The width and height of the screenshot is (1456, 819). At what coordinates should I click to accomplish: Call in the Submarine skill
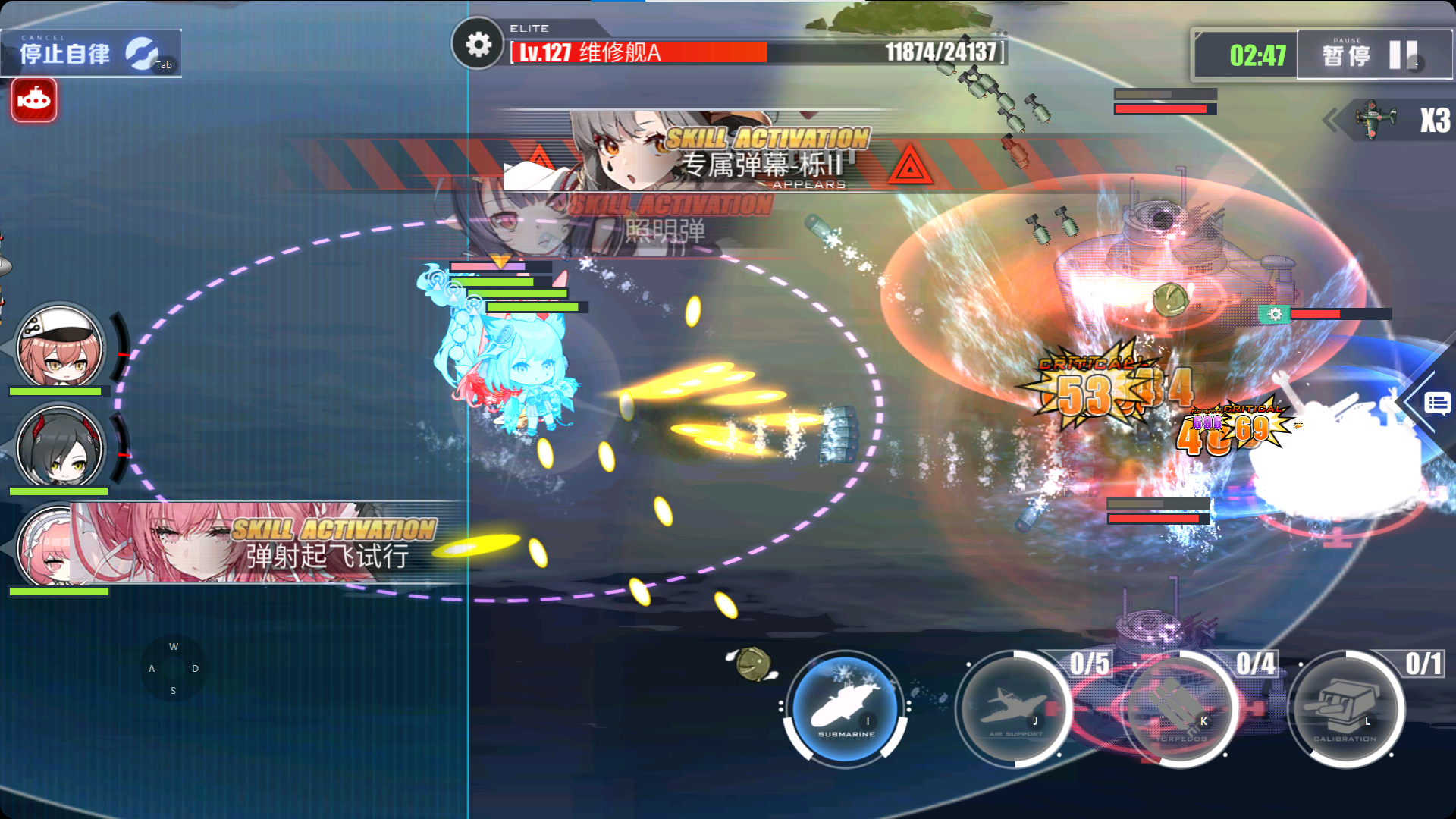click(x=845, y=709)
